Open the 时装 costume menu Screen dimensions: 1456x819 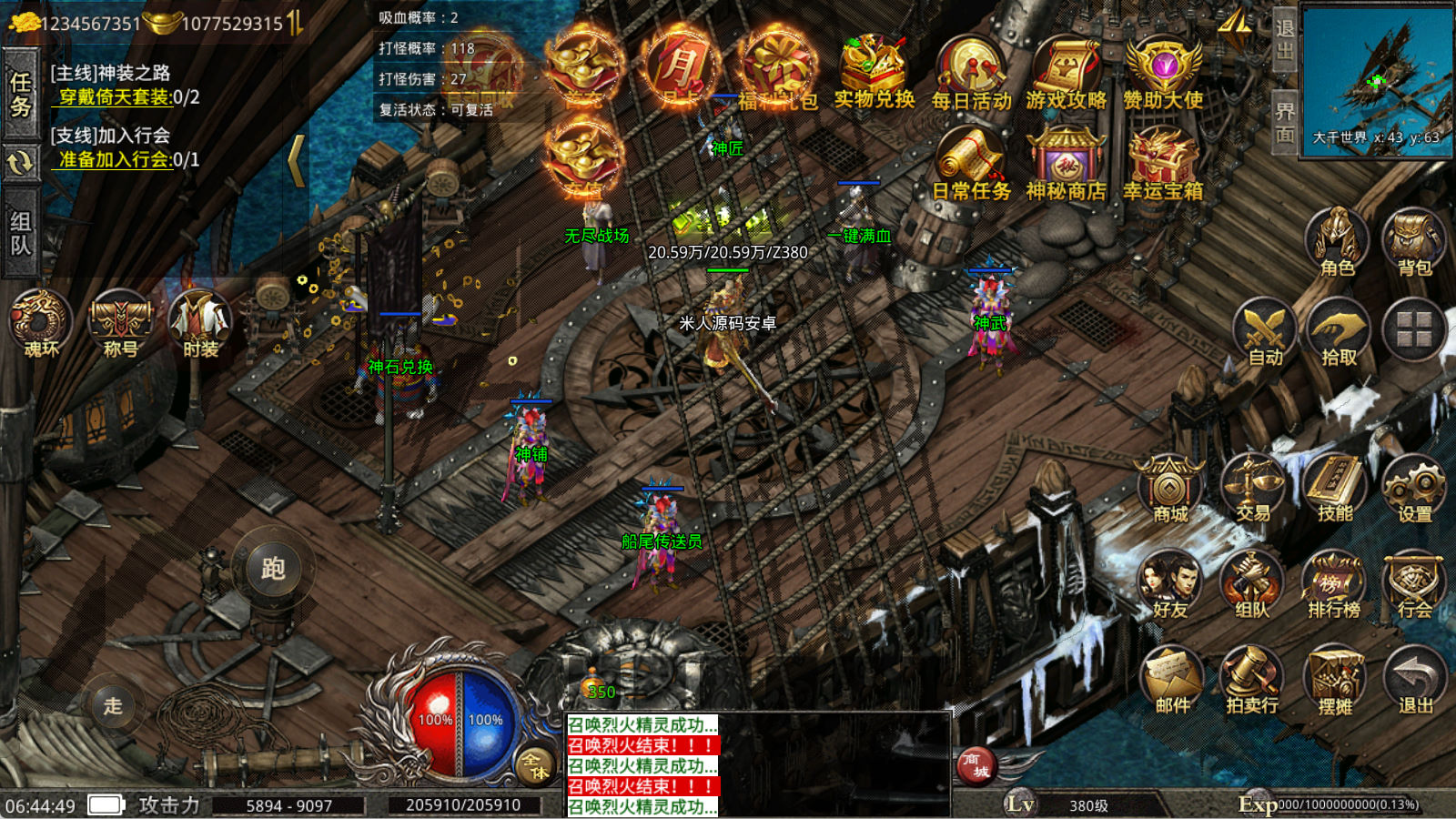point(200,323)
